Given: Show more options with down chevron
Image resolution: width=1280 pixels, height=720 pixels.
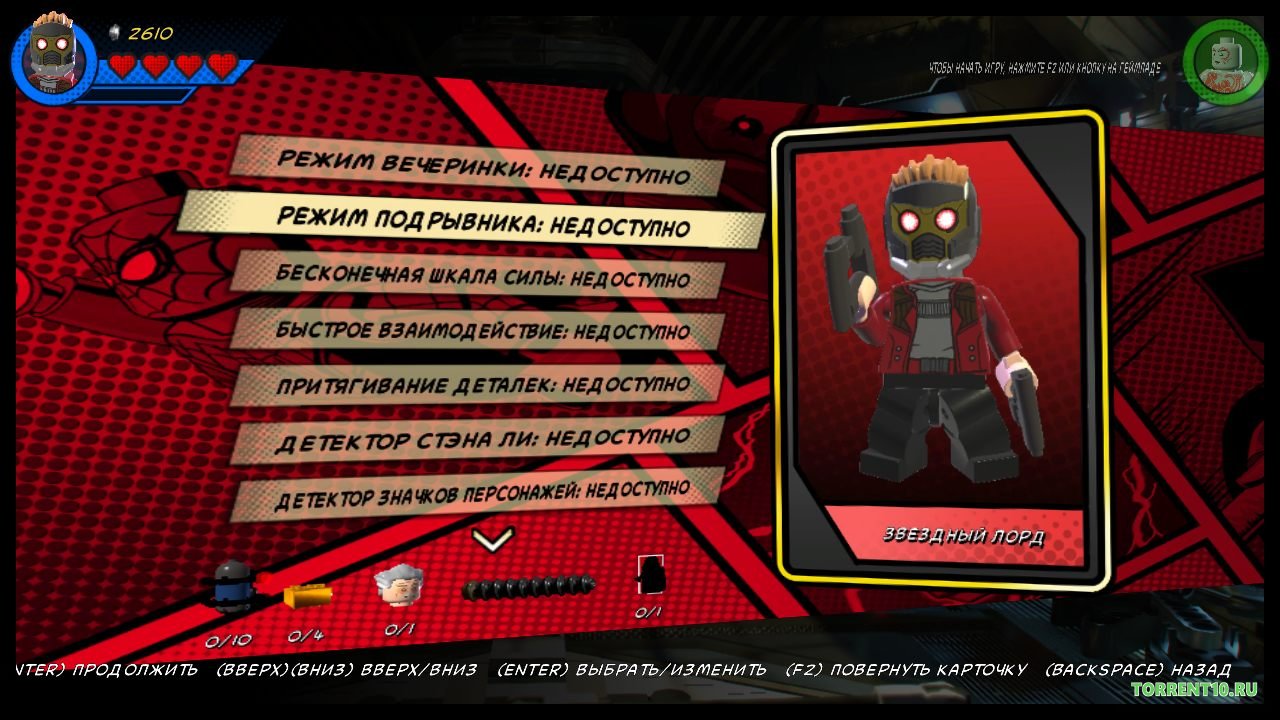Looking at the screenshot, I should (492, 540).
